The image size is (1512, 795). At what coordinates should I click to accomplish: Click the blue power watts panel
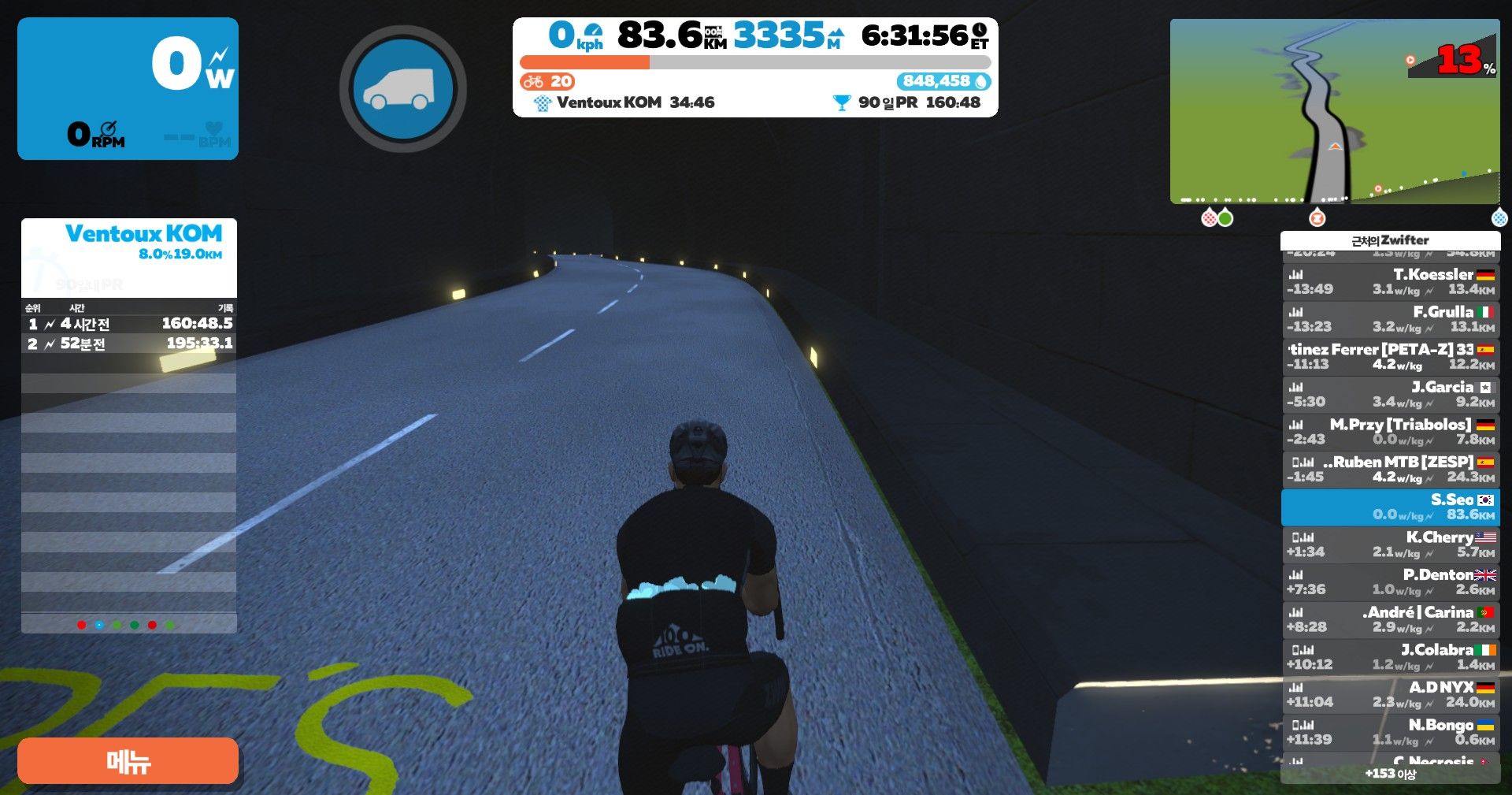[x=128, y=88]
